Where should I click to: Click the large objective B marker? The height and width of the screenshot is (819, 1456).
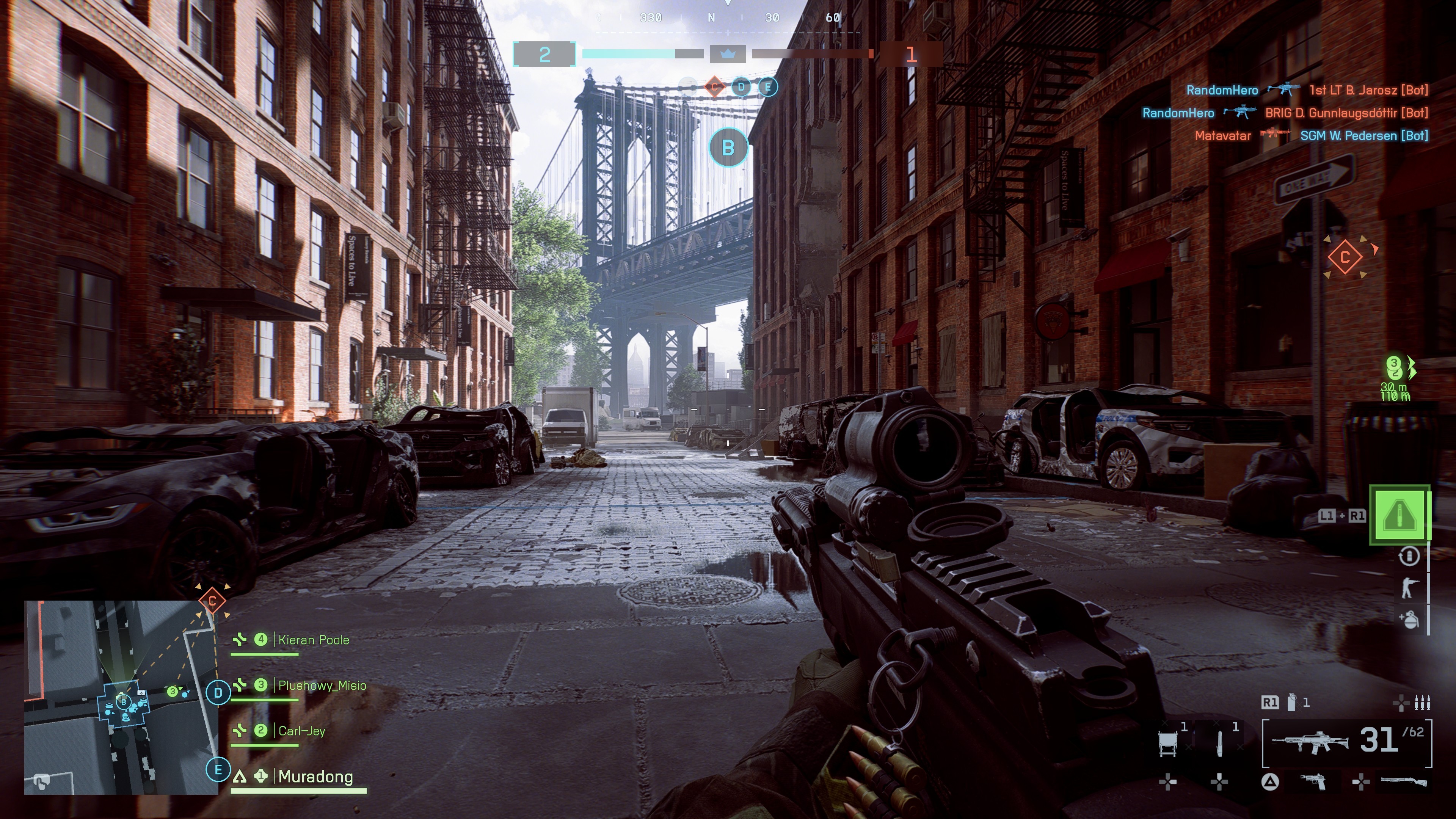(x=728, y=147)
